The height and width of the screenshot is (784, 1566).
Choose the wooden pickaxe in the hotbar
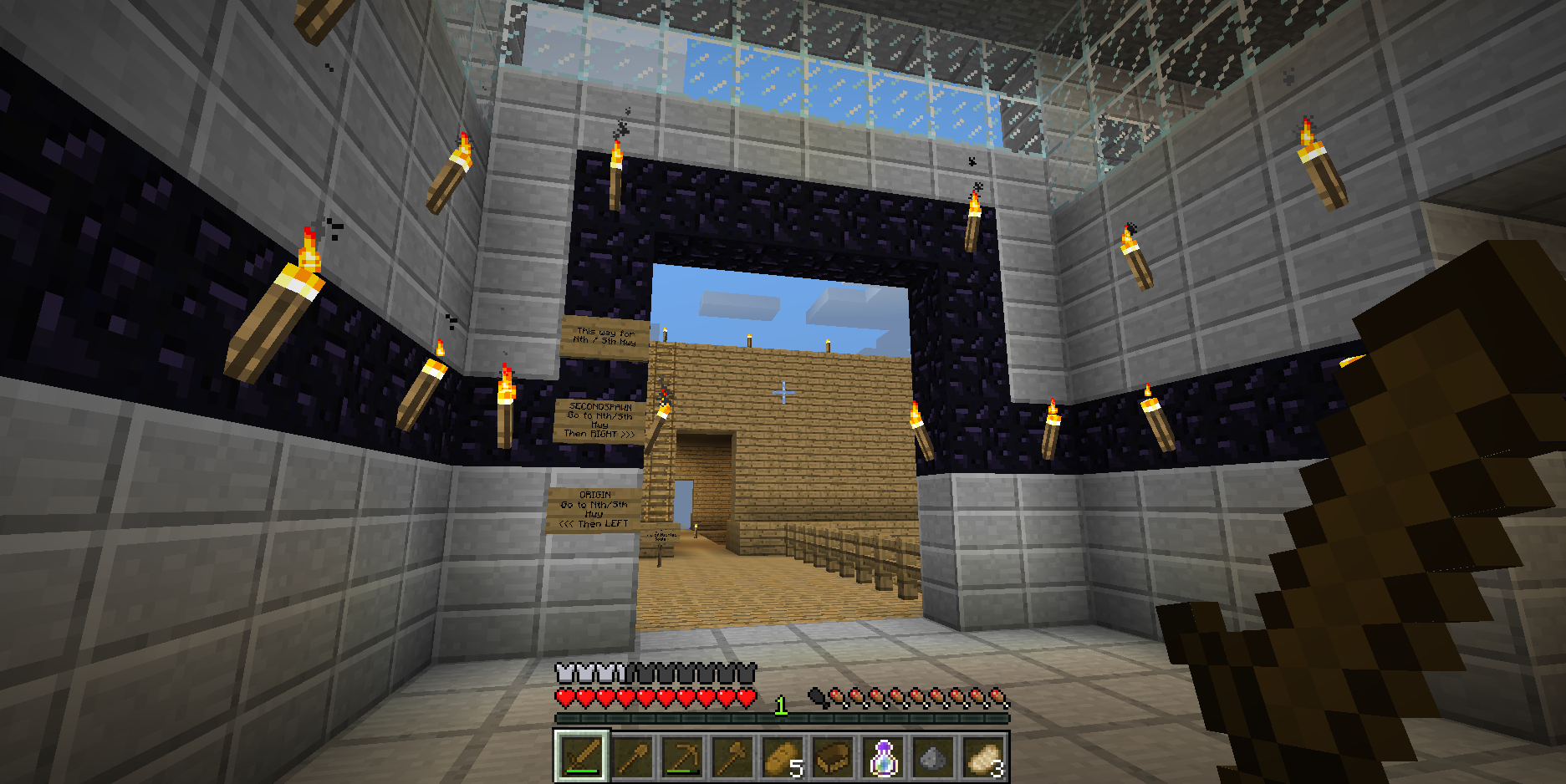(x=682, y=757)
